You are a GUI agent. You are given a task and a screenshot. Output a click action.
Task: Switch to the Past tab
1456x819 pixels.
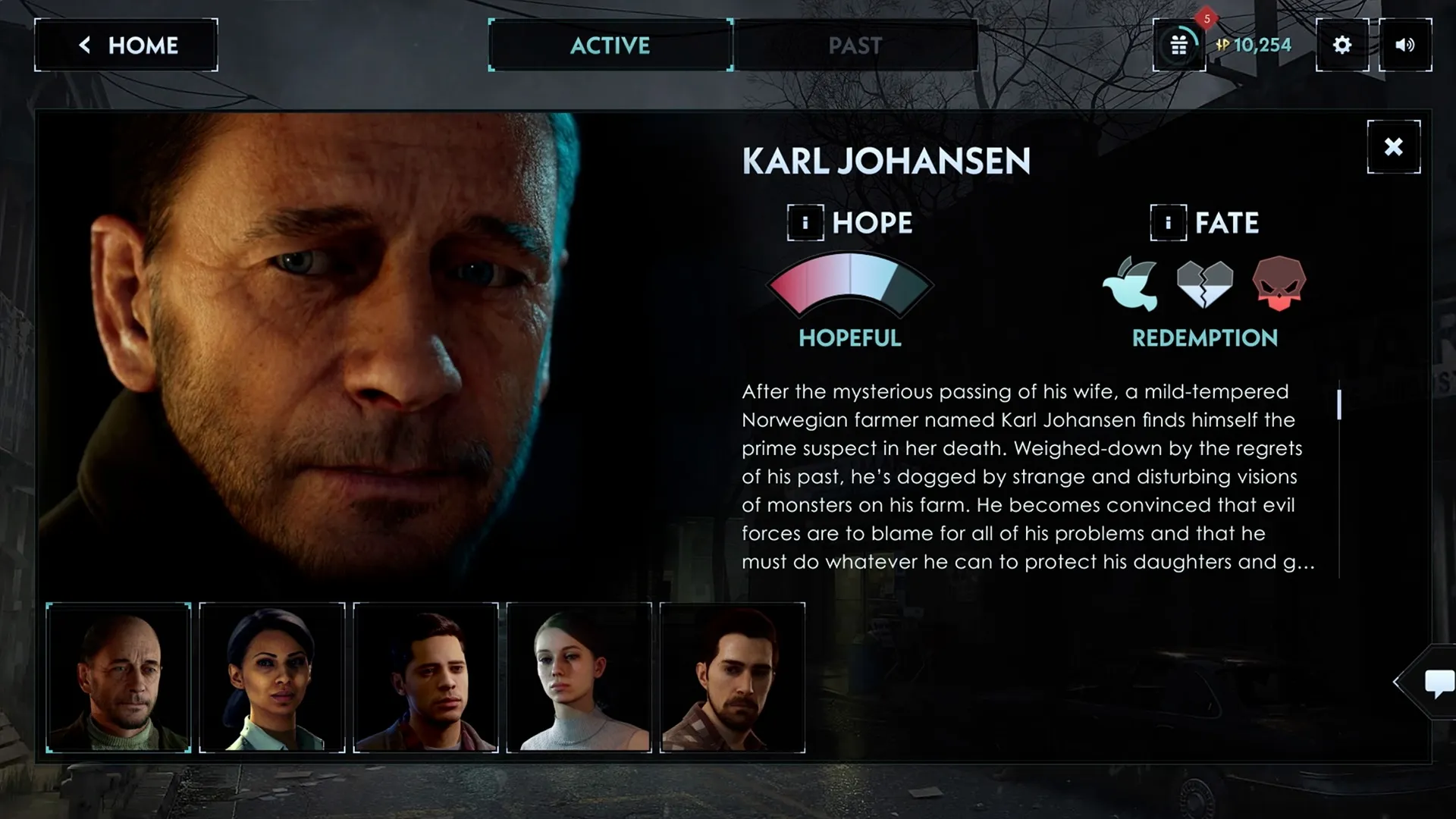(x=855, y=45)
